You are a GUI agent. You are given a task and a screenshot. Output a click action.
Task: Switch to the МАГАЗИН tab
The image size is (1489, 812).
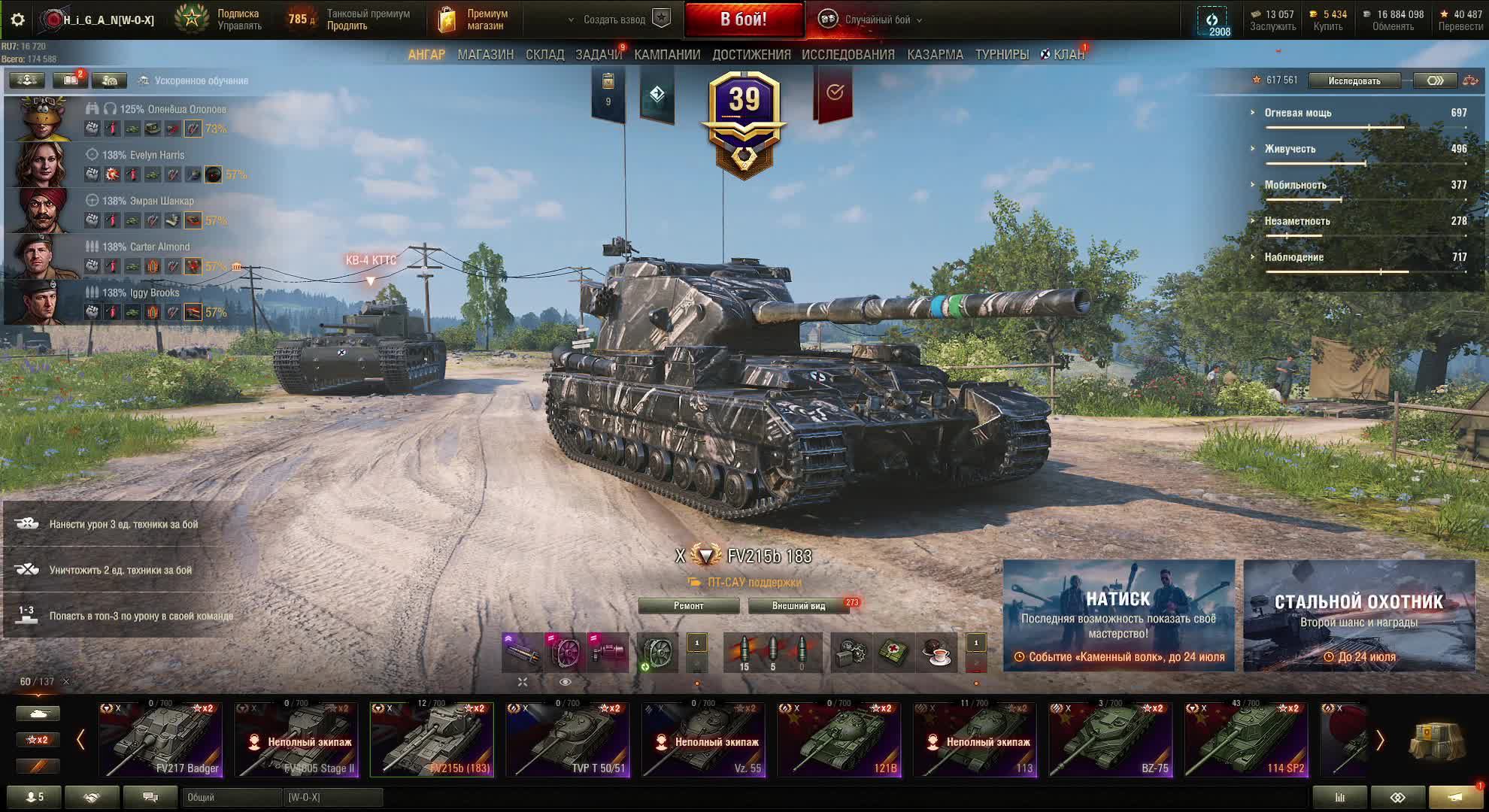pyautogui.click(x=485, y=55)
